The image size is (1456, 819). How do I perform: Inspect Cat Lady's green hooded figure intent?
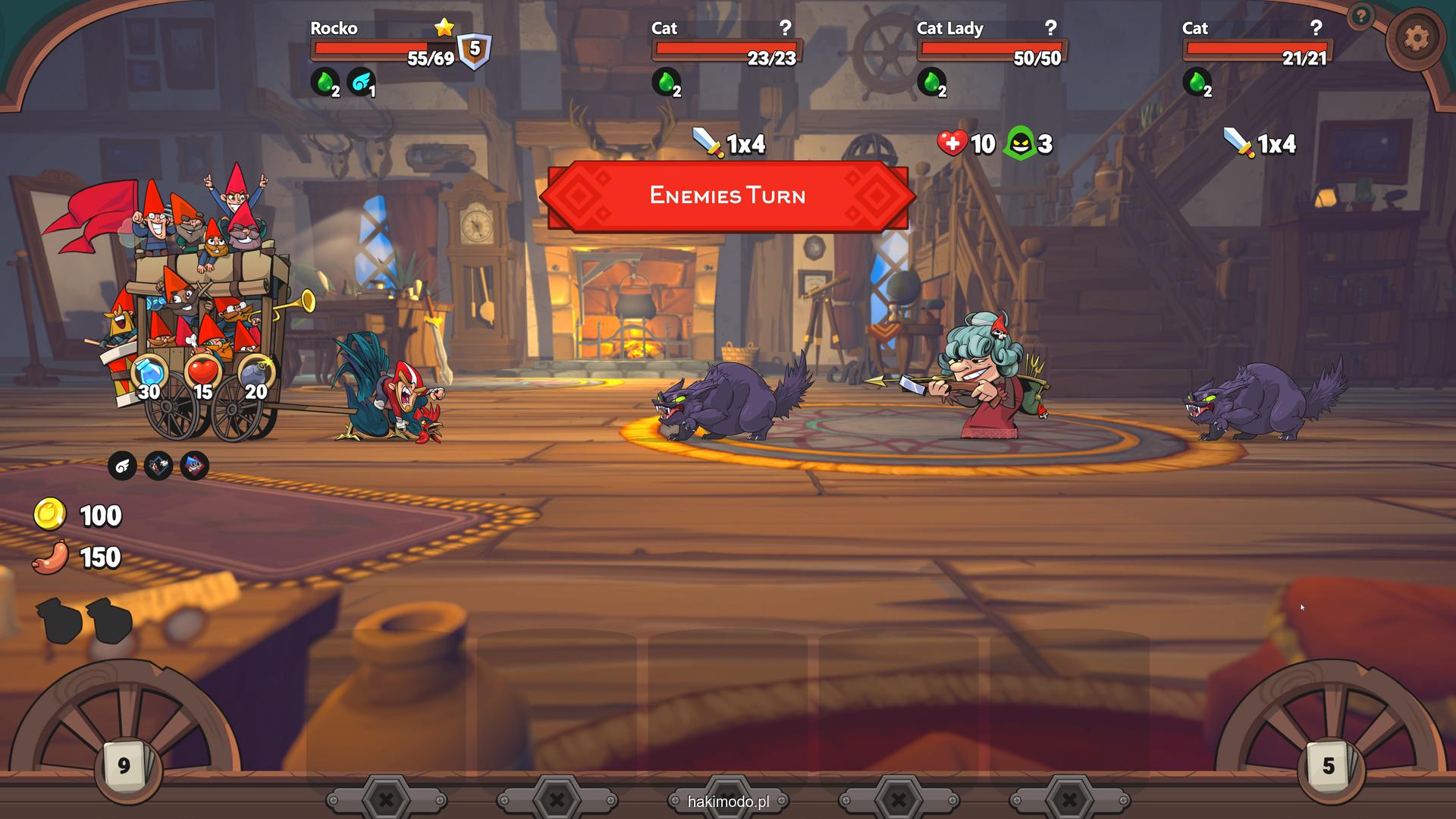click(x=1020, y=143)
